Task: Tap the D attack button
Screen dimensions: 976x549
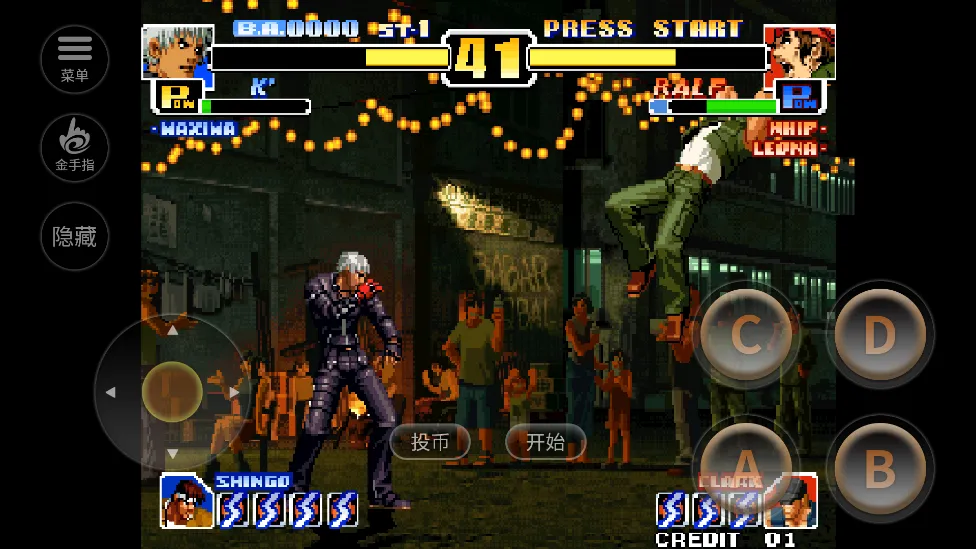Action: 879,335
